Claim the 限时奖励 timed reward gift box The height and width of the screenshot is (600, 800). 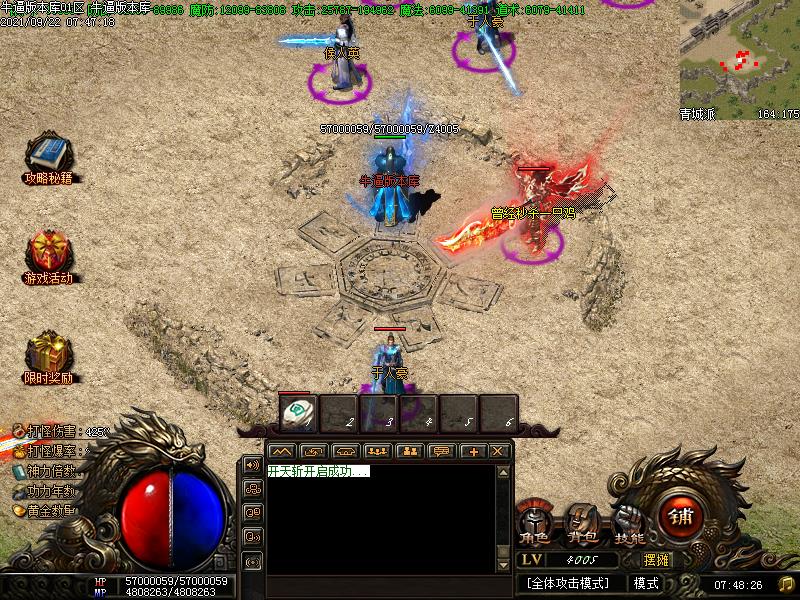(48, 353)
